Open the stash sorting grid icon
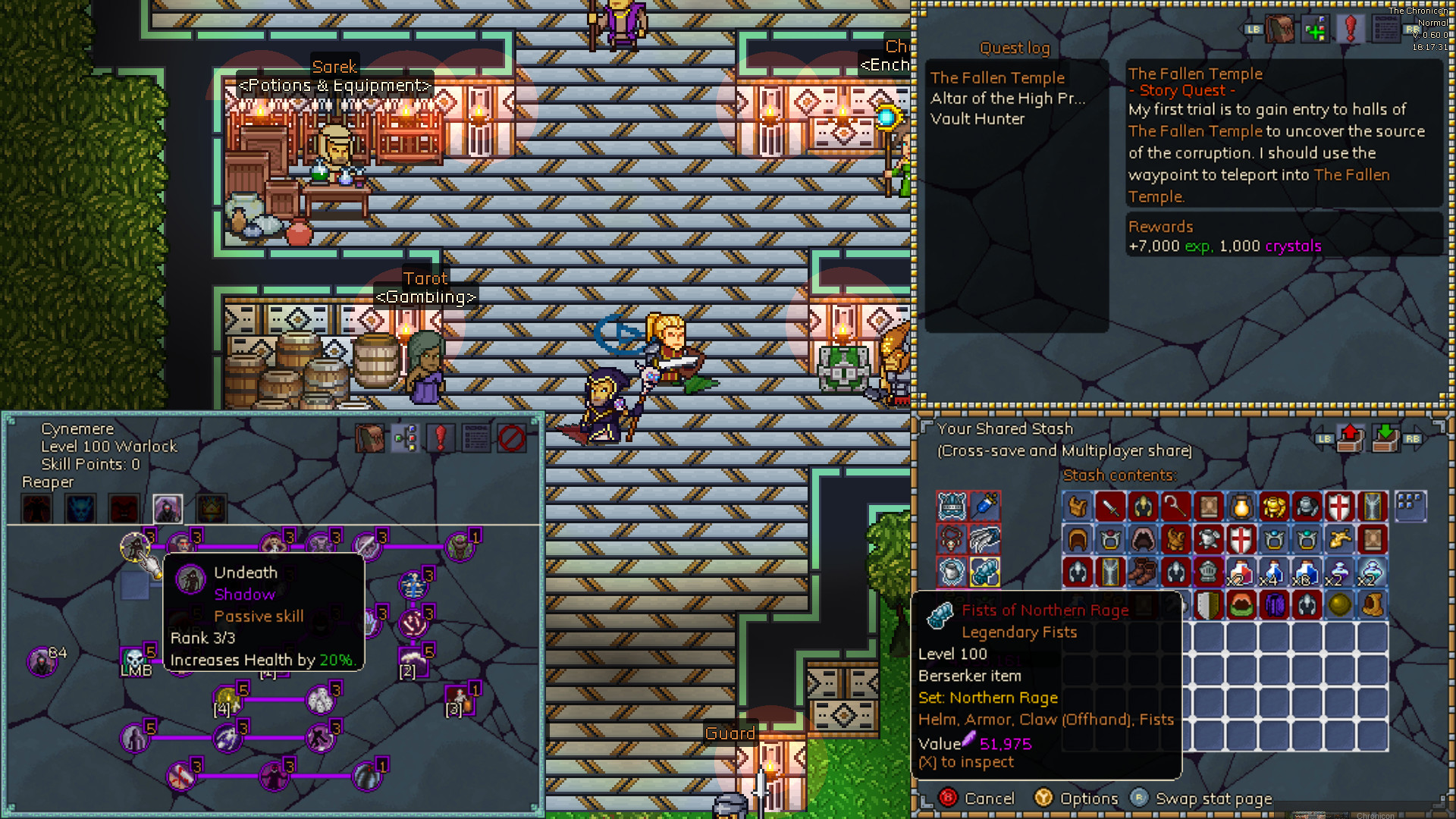This screenshot has height=819, width=1456. click(x=1410, y=504)
